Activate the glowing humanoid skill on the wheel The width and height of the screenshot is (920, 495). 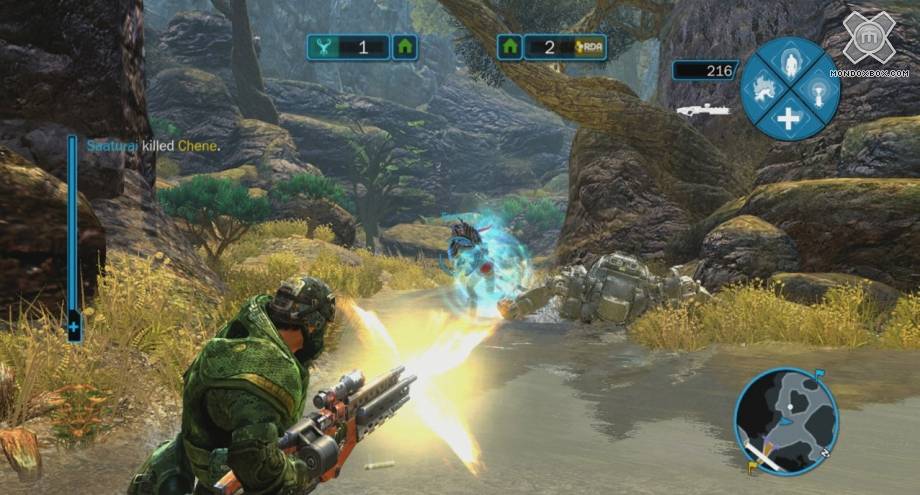pos(790,61)
